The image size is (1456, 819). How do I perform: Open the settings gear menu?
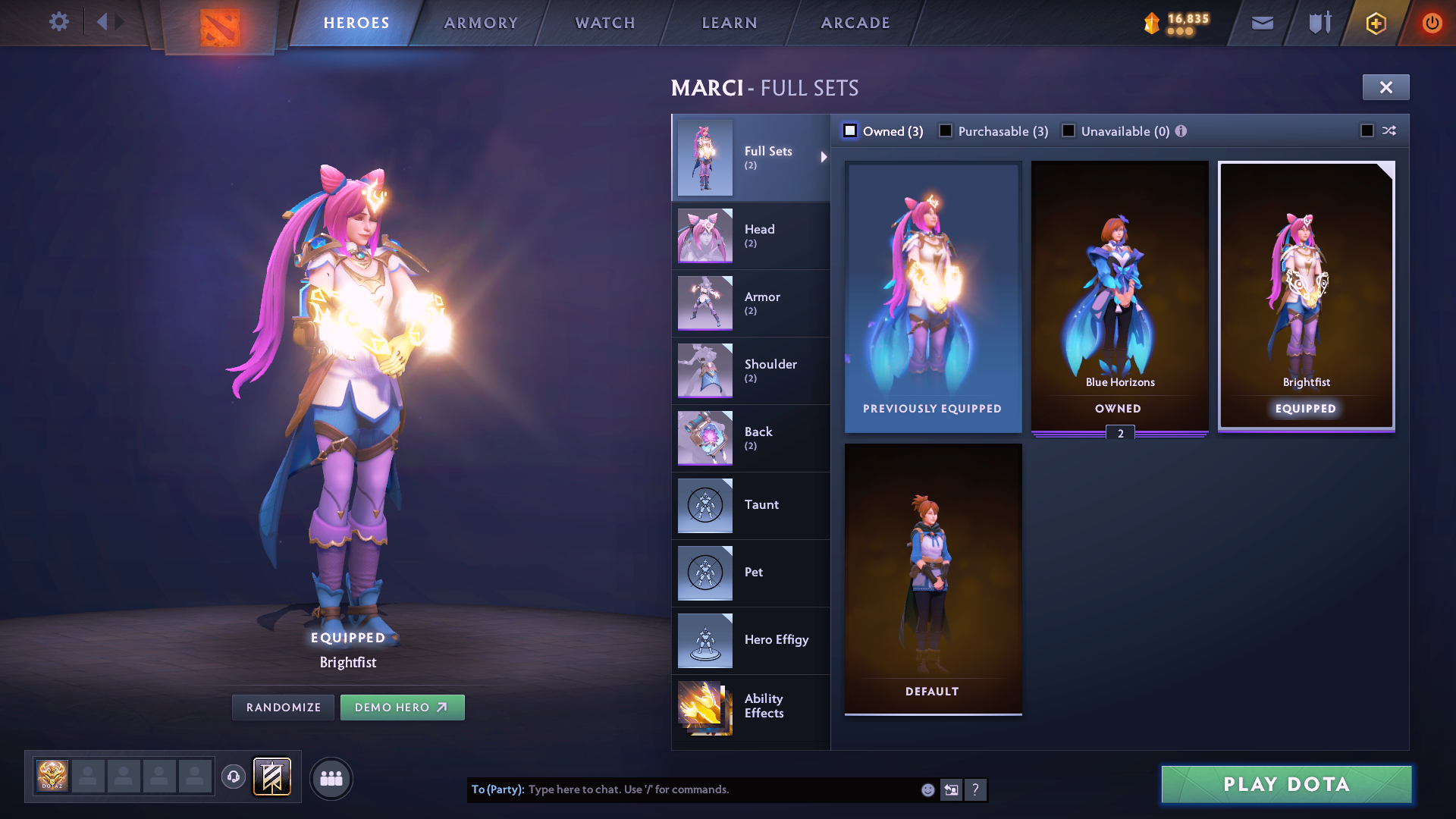click(x=58, y=22)
